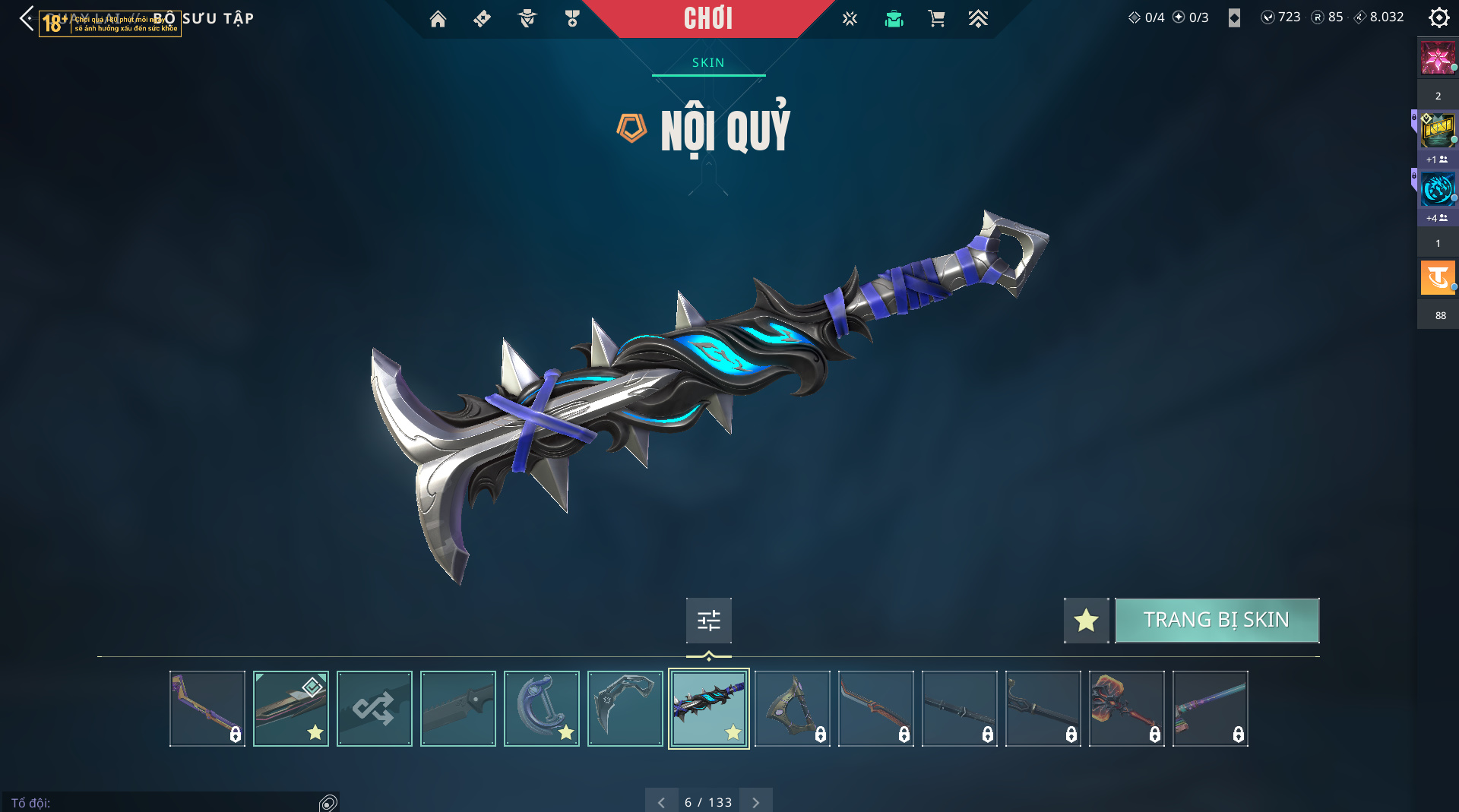Open the pink star player card avatar

[x=1437, y=58]
